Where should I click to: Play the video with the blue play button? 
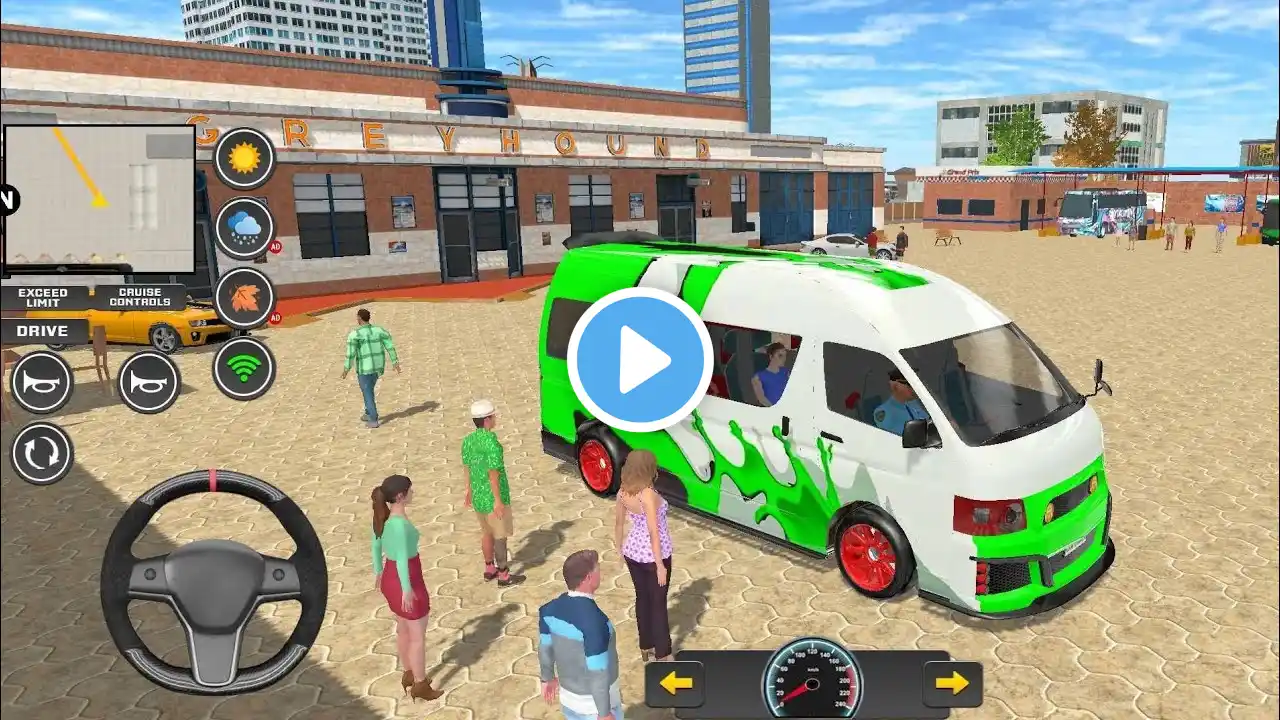tap(640, 359)
